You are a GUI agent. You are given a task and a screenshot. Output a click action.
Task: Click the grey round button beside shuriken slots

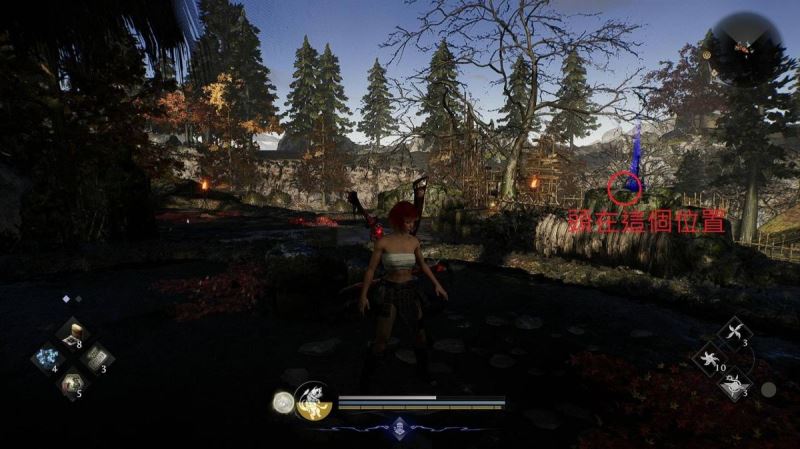click(768, 389)
